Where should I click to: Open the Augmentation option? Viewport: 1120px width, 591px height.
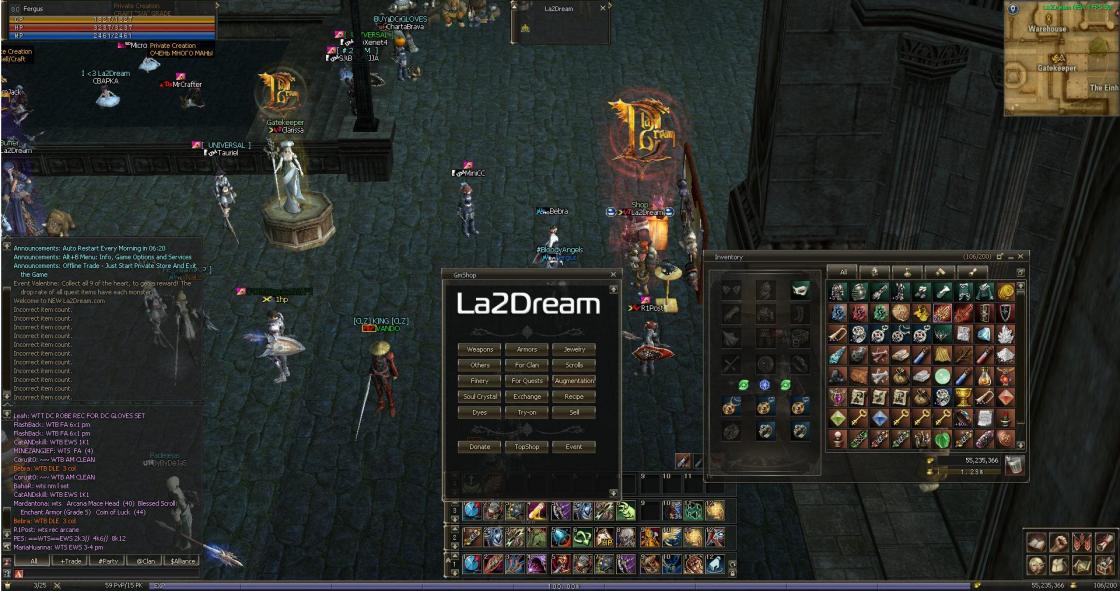574,381
